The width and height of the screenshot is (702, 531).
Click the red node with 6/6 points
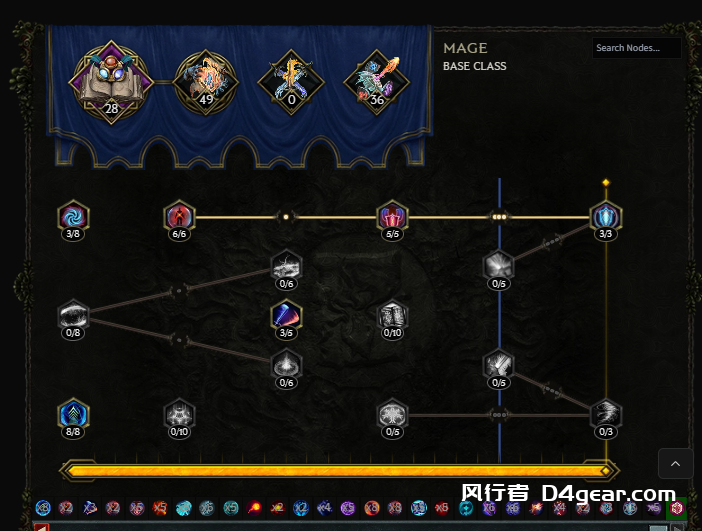point(179,216)
